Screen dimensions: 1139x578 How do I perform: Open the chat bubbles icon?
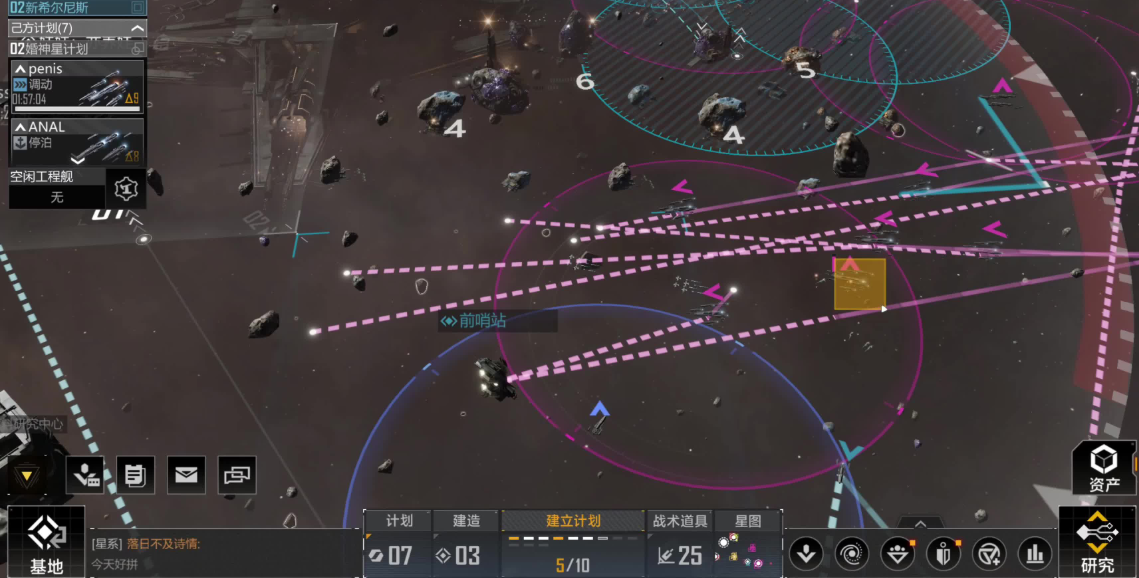[237, 475]
